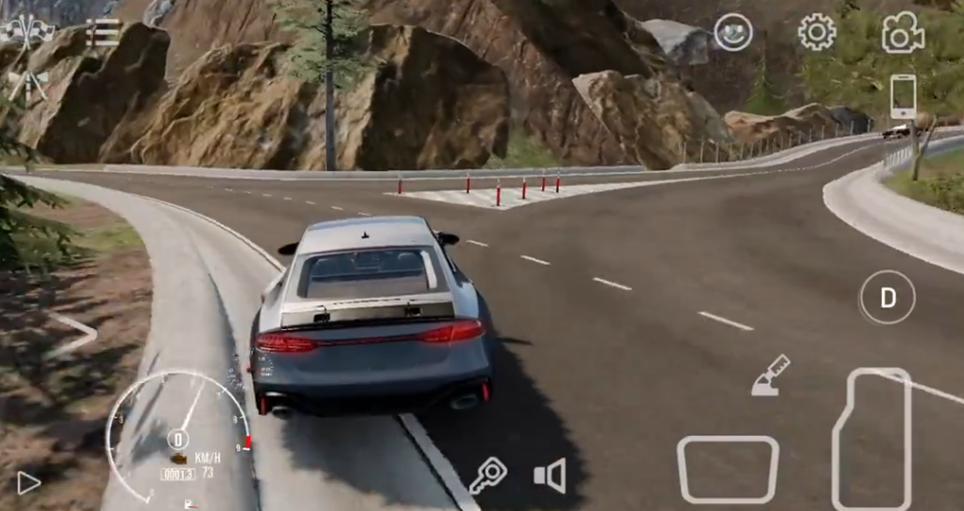Tap the D gear selector button
The image size is (964, 511).
click(887, 297)
